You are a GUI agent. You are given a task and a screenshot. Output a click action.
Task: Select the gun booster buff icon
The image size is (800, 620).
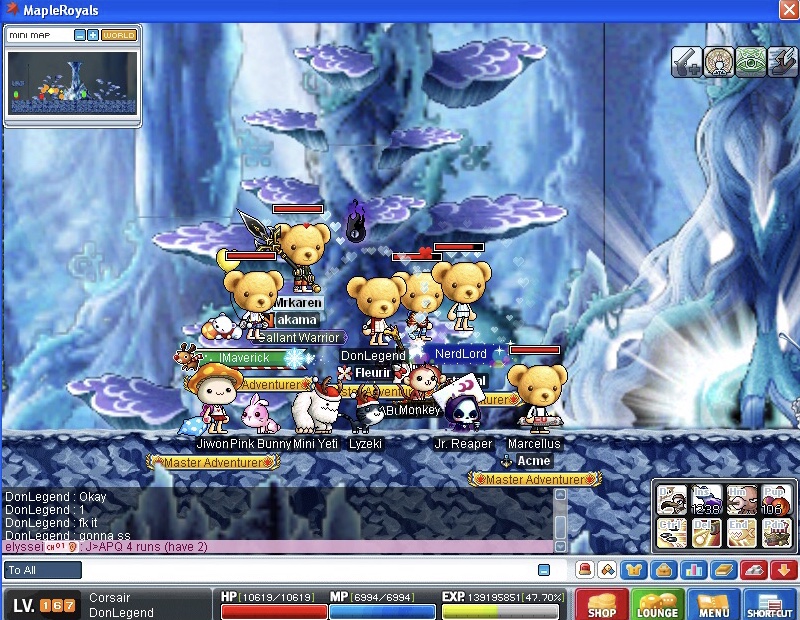687,61
